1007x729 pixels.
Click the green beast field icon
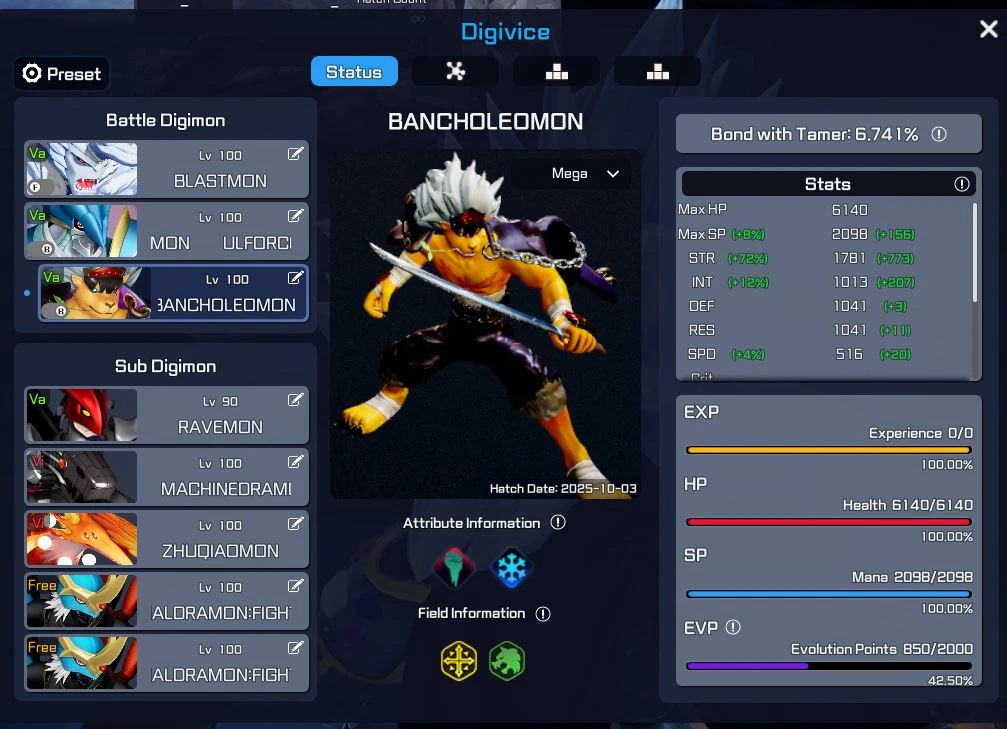point(506,661)
